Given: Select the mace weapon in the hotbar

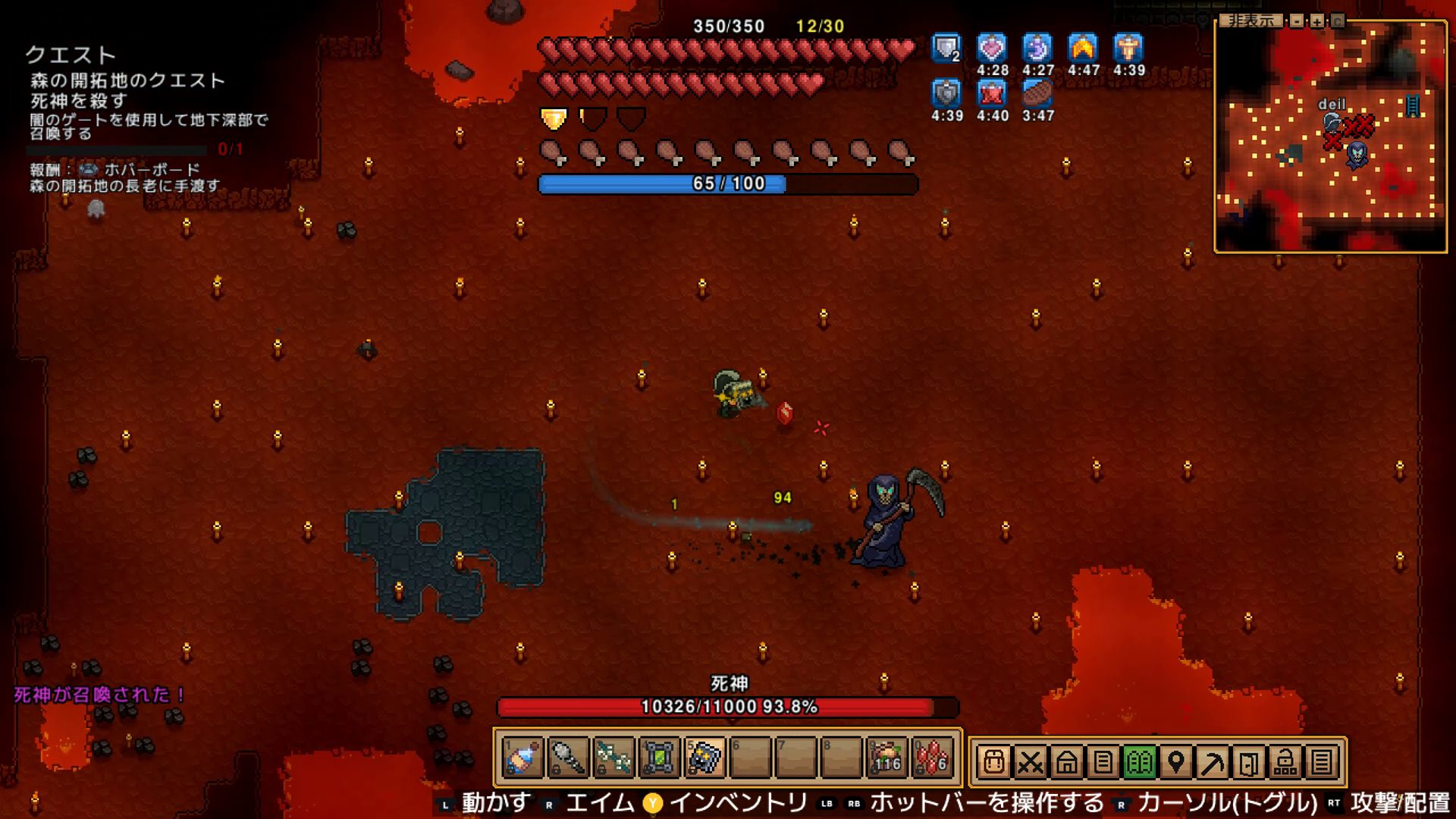Looking at the screenshot, I should coord(568,758).
